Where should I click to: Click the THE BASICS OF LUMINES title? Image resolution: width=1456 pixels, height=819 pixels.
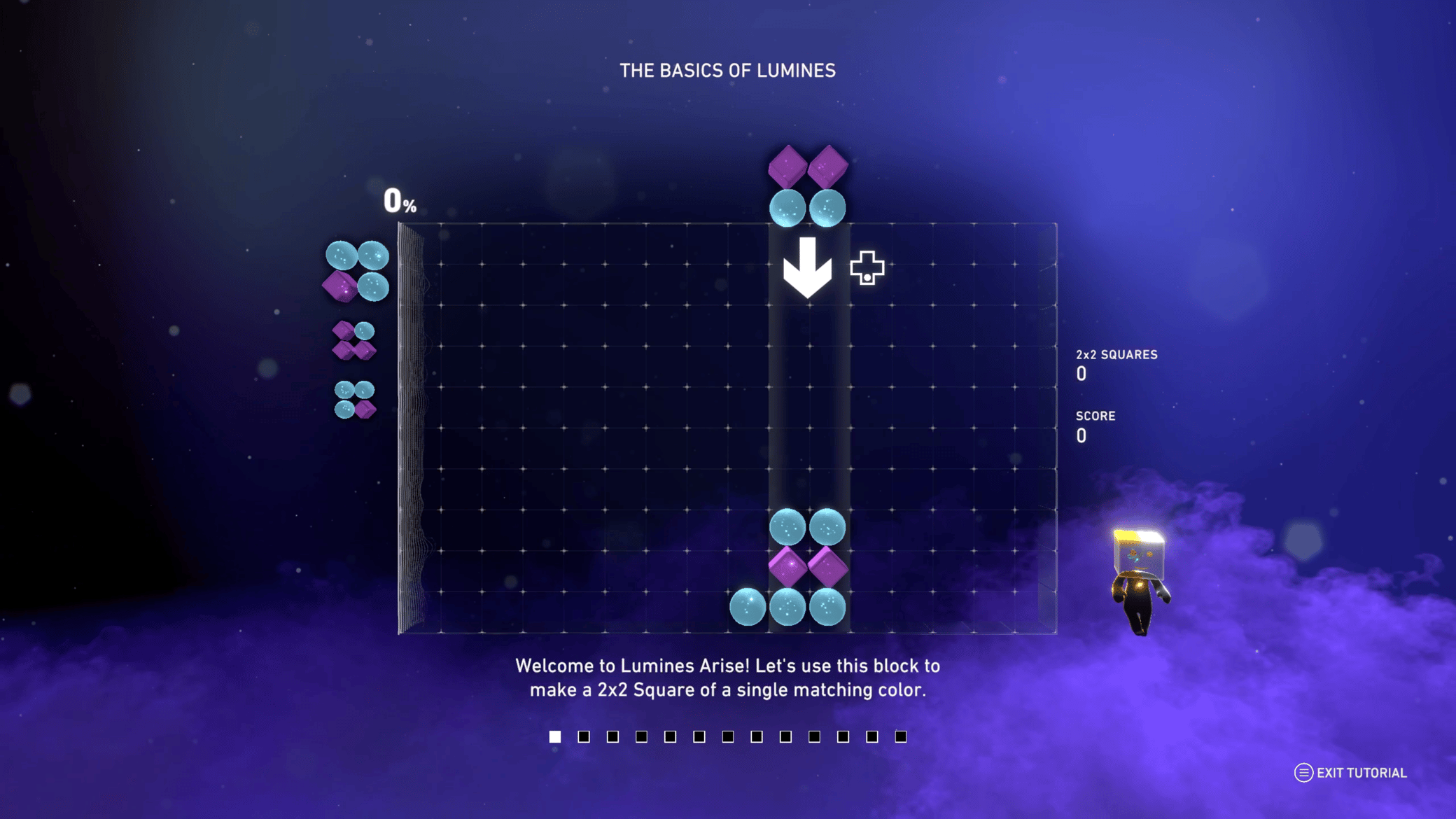(x=728, y=70)
